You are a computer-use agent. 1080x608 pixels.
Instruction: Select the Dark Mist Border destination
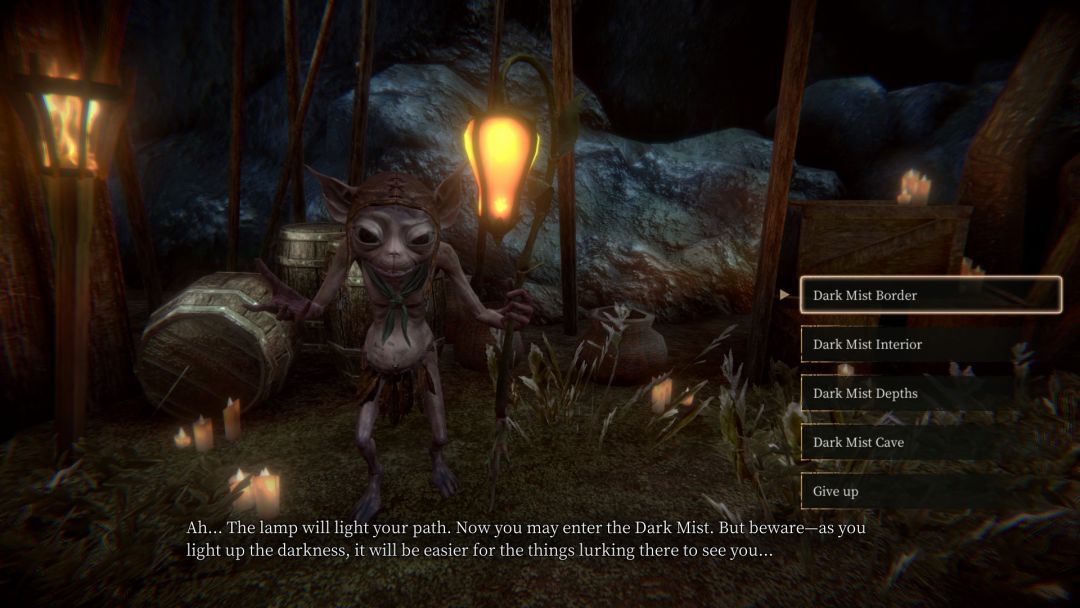click(930, 295)
